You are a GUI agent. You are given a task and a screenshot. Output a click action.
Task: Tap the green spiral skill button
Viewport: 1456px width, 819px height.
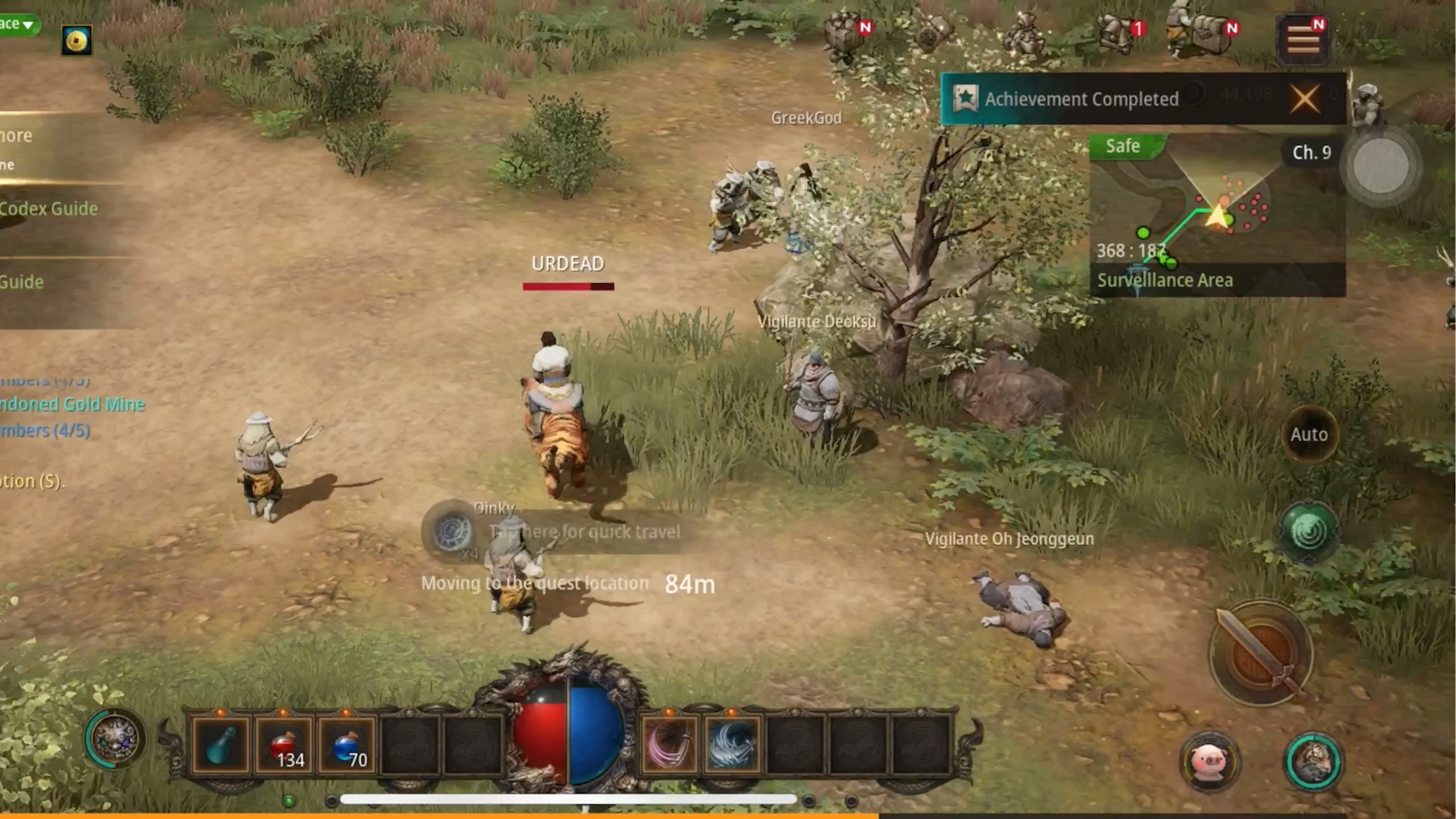click(1309, 531)
